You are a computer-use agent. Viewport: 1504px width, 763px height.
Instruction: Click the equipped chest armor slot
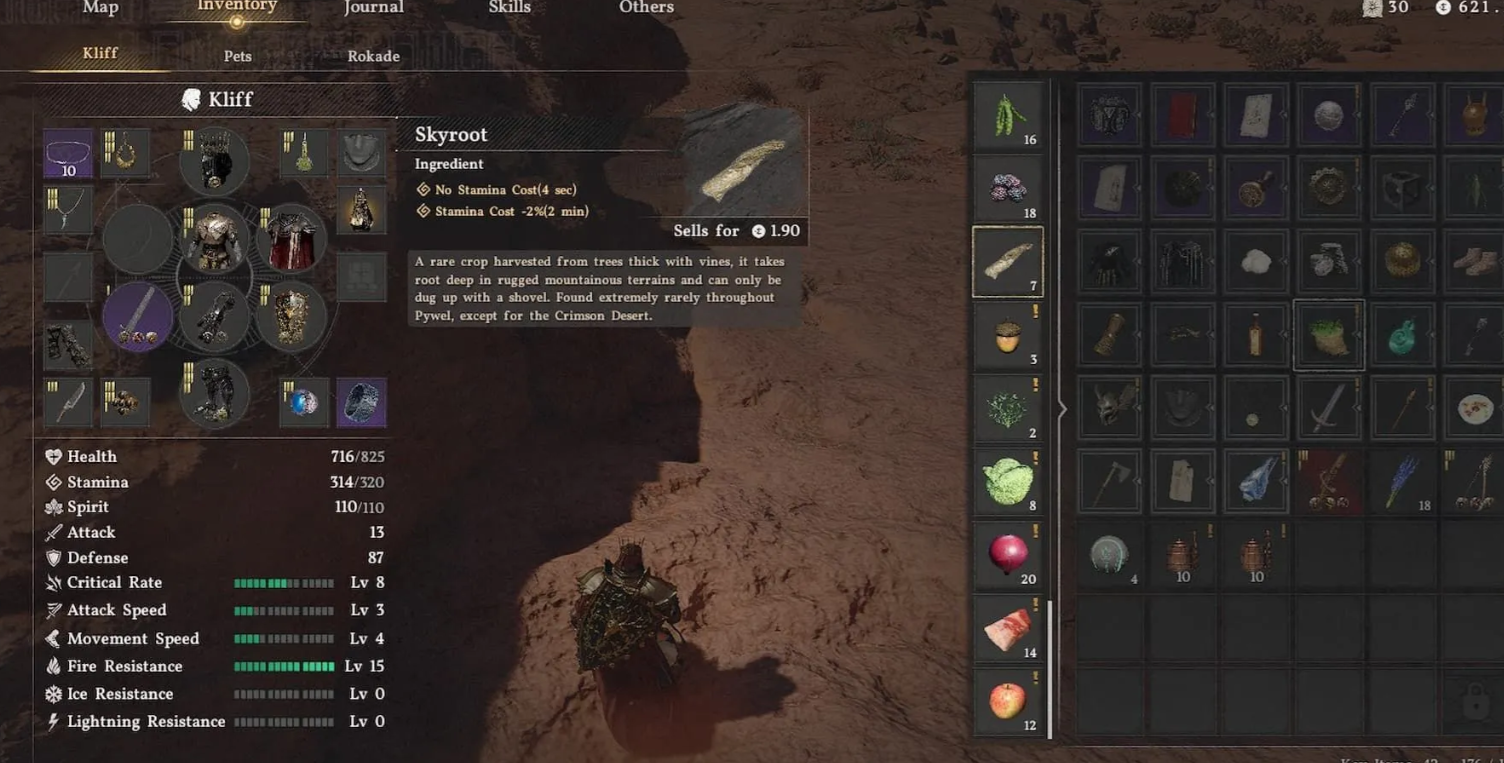214,240
